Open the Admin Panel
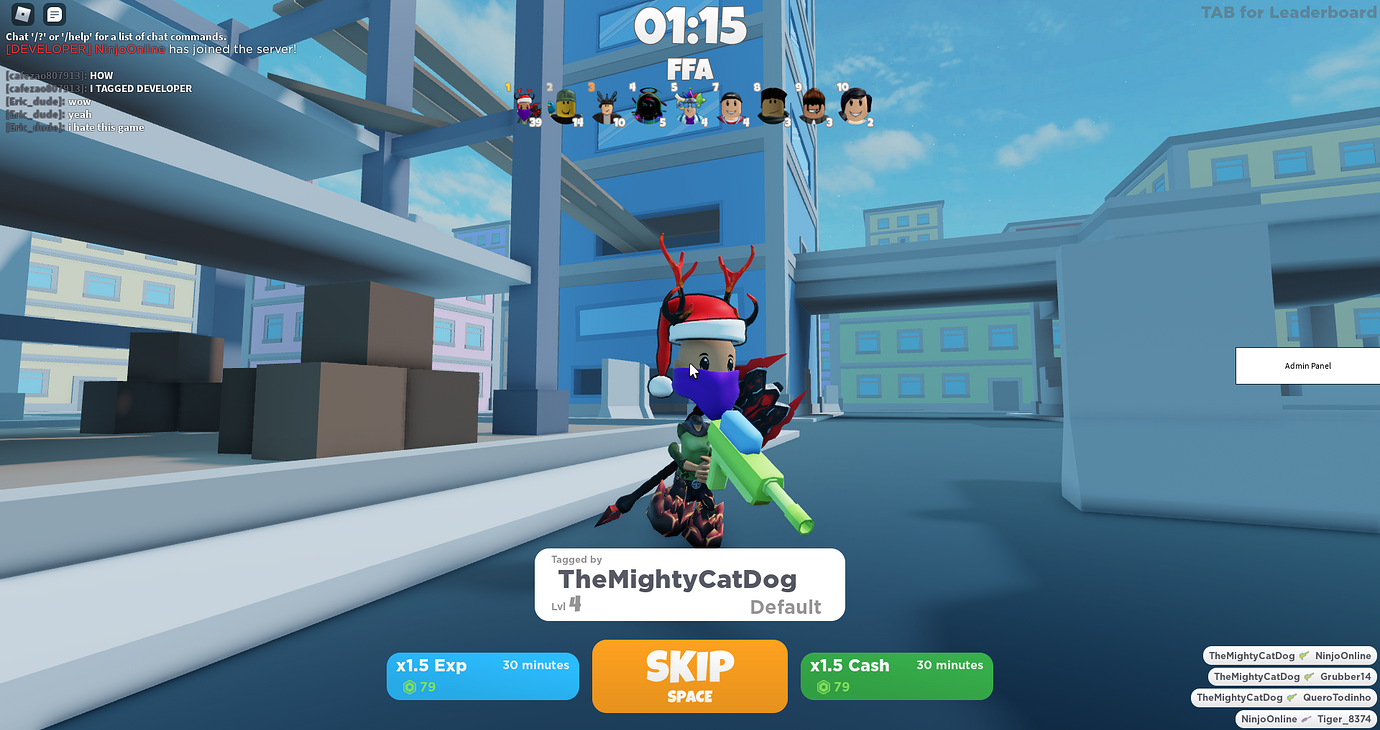 1306,365
